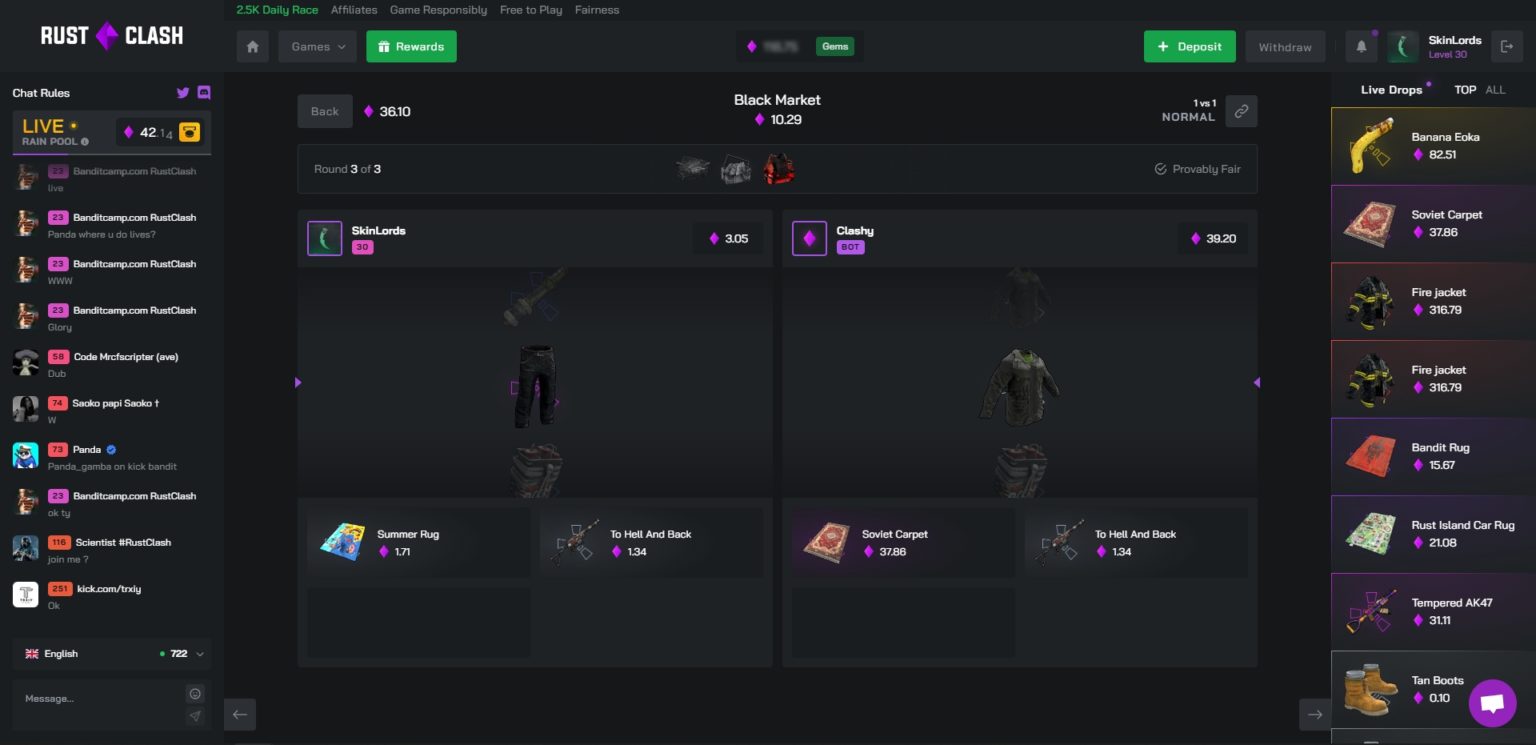Switch live drops to ALL

point(1495,90)
